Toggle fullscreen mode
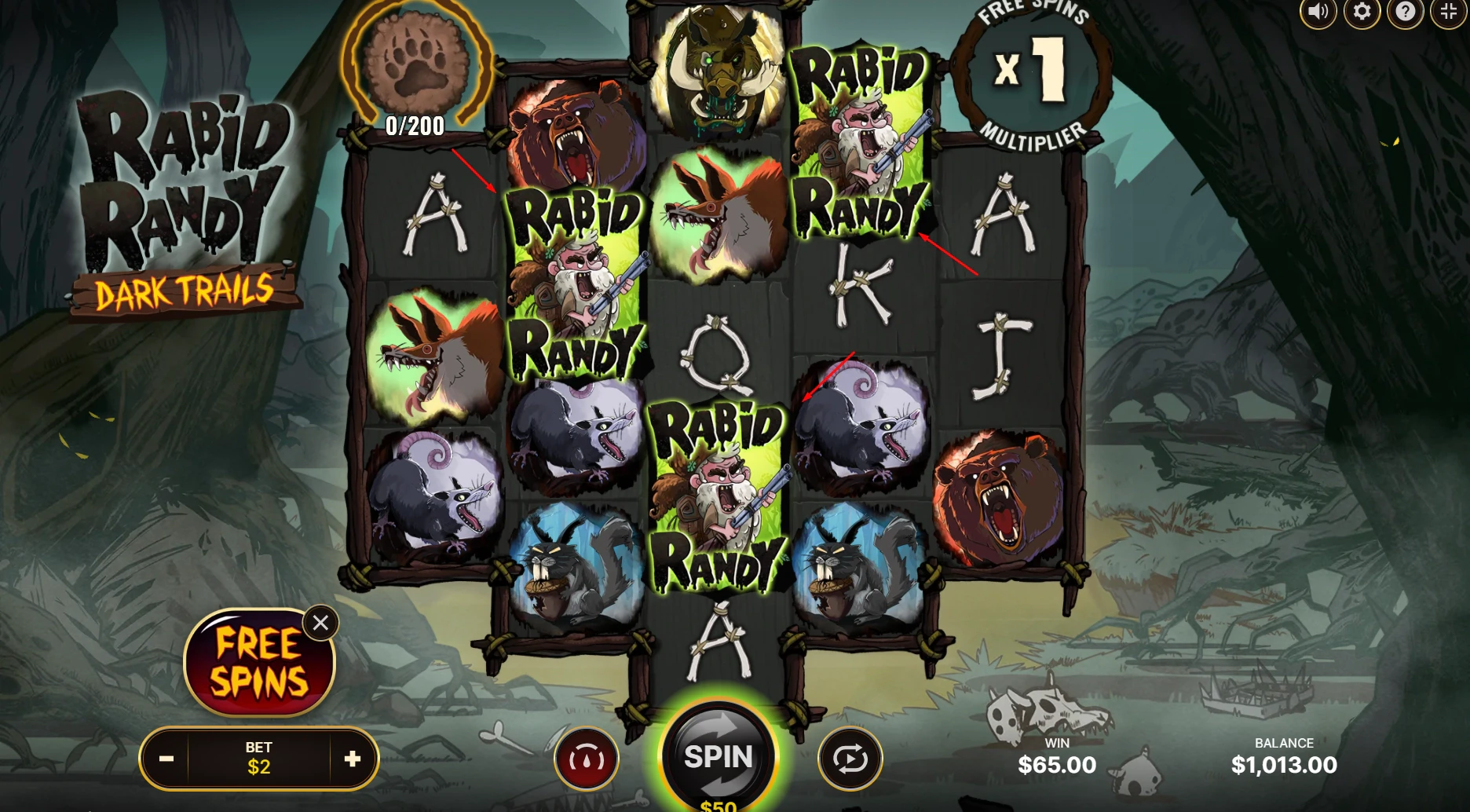 tap(1446, 12)
